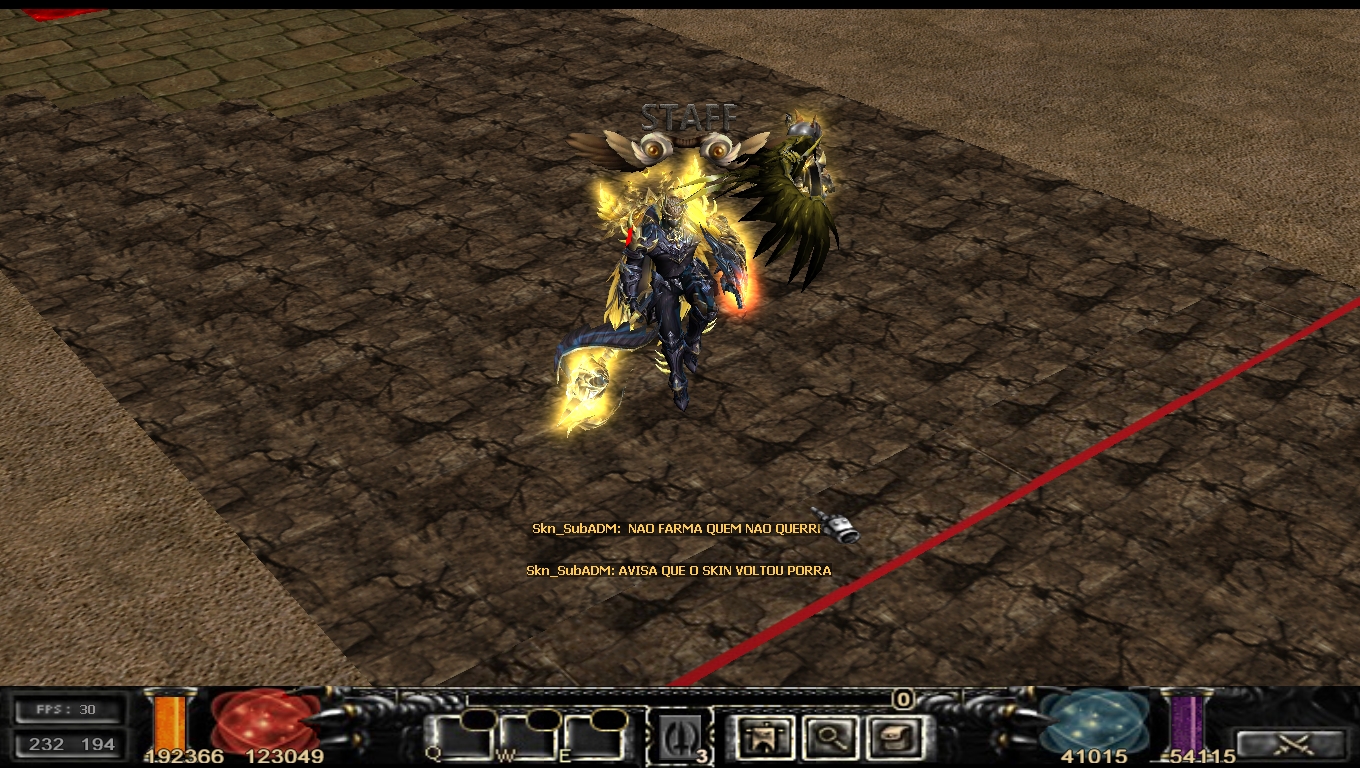Image resolution: width=1360 pixels, height=768 pixels.
Task: Click the crossed swords button
Action: [x=1290, y=744]
